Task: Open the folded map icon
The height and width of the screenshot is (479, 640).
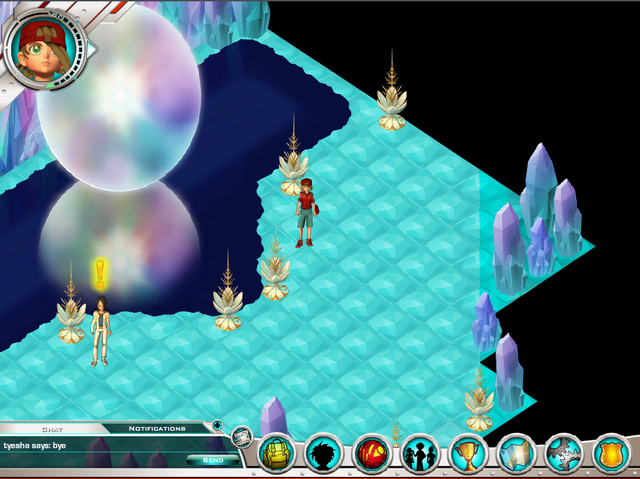Action: click(x=516, y=454)
